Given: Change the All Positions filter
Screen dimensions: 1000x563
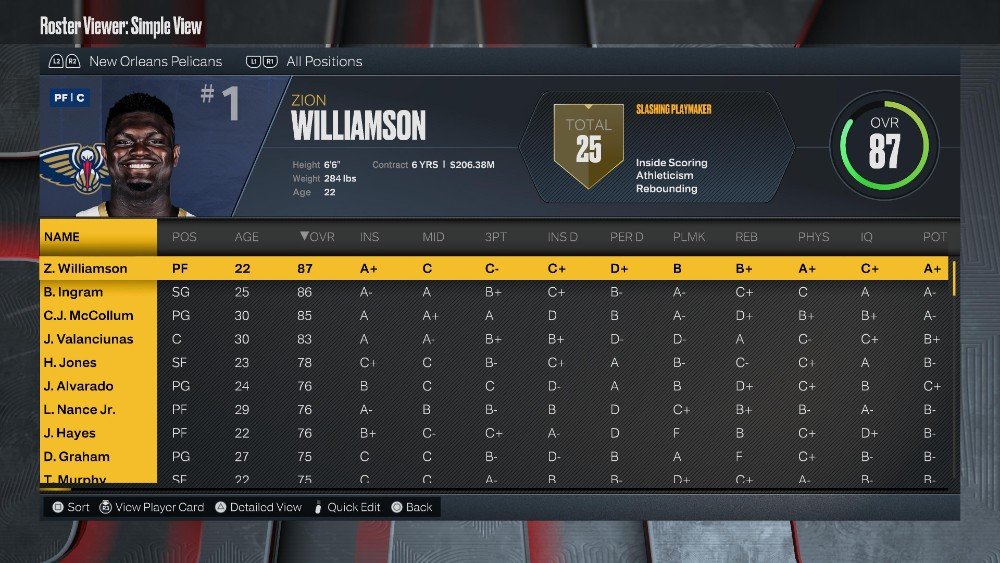Looking at the screenshot, I should [323, 62].
